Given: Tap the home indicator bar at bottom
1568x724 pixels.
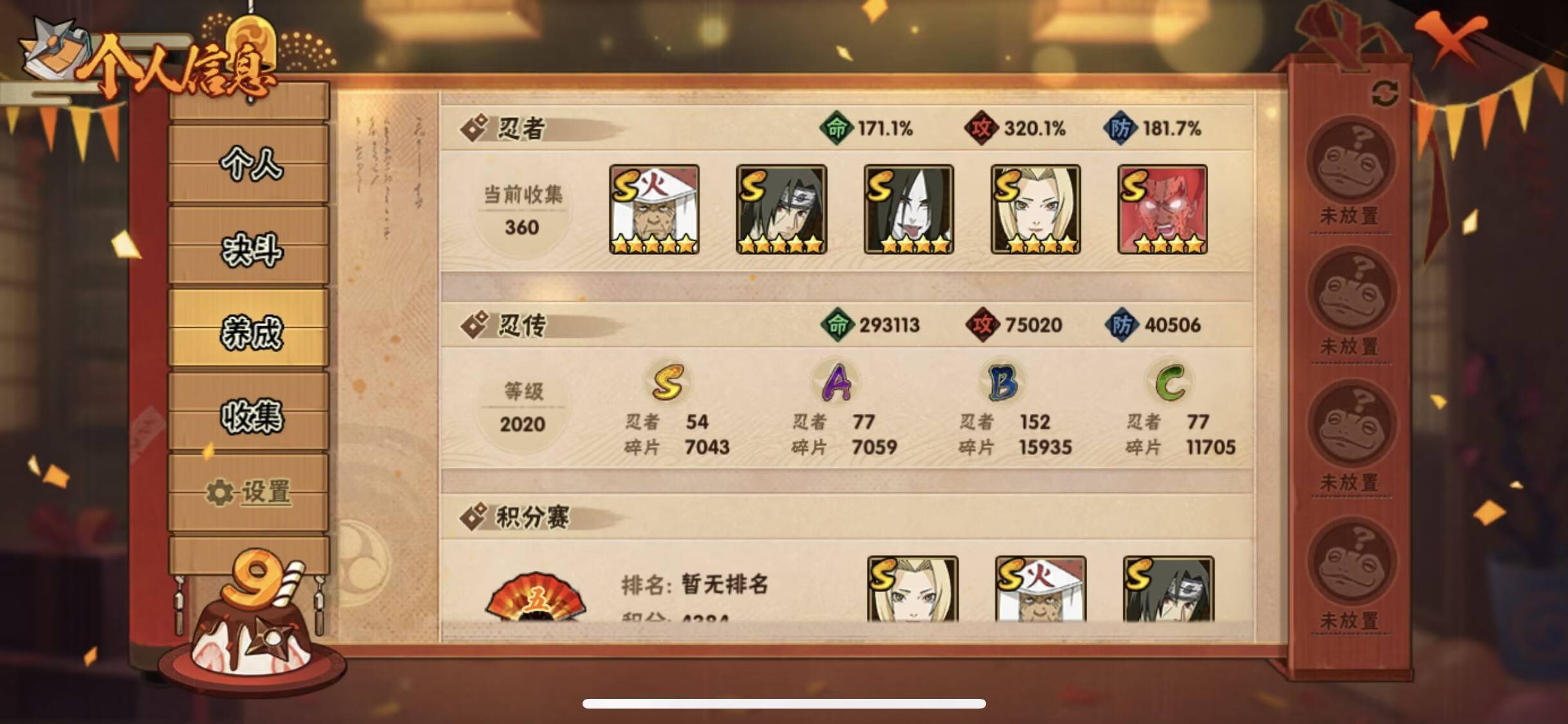Looking at the screenshot, I should tap(784, 703).
